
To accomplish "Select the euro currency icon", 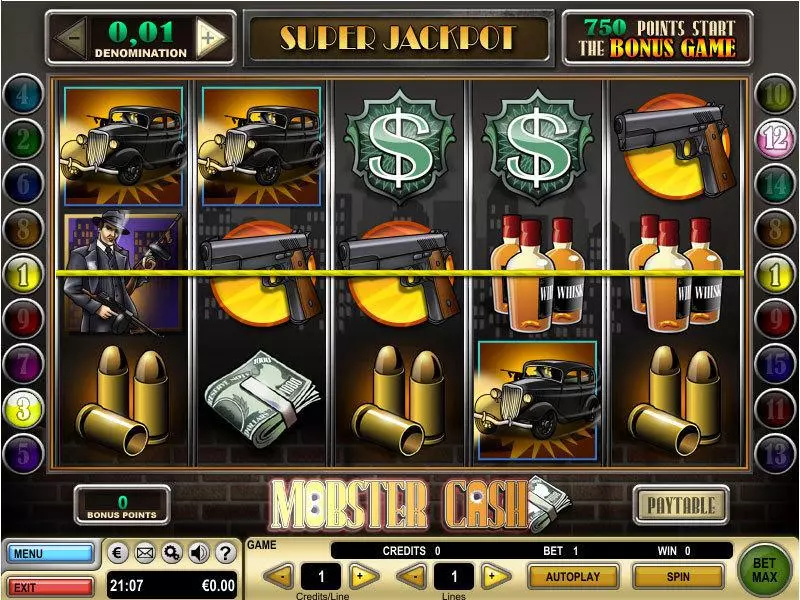I will [x=118, y=552].
